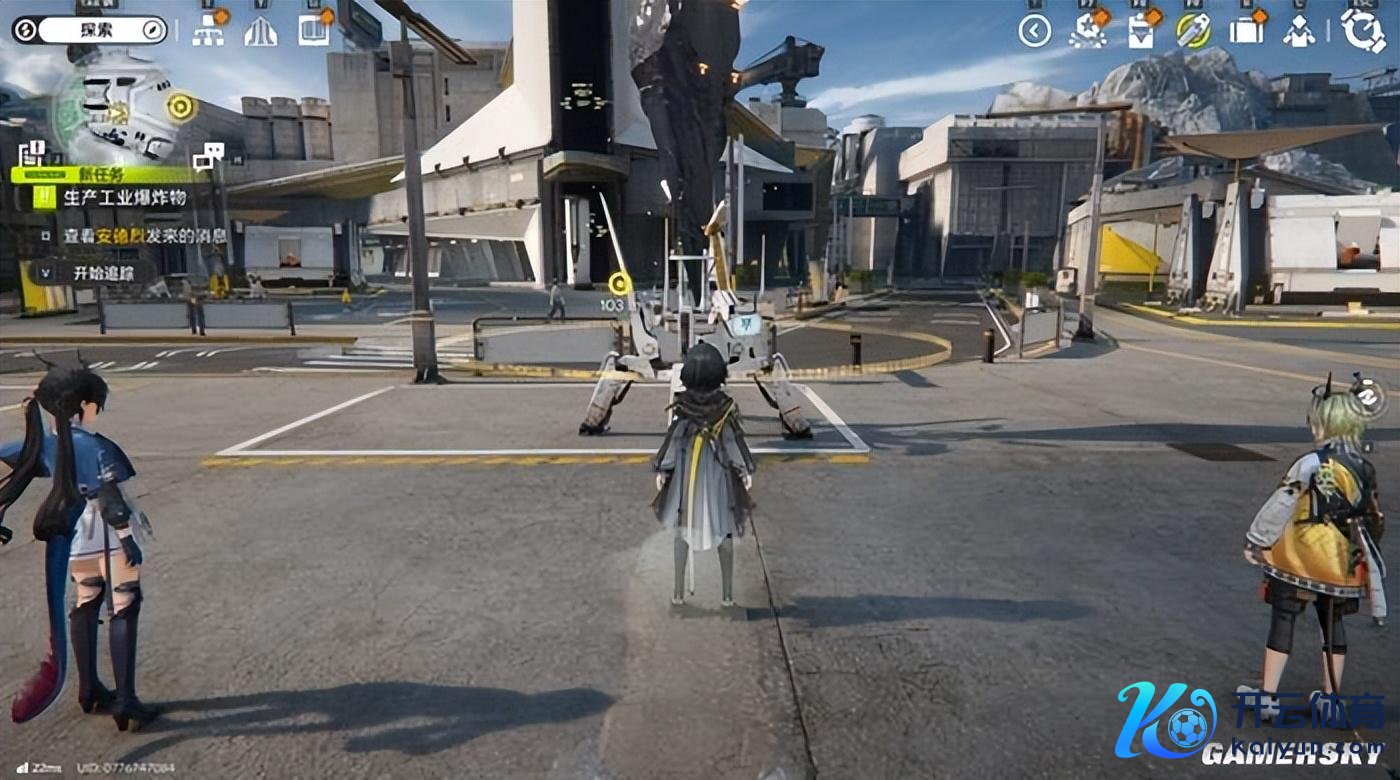Open the hexagon star events icon
Screen dimensions: 1400x780
[x=1087, y=30]
